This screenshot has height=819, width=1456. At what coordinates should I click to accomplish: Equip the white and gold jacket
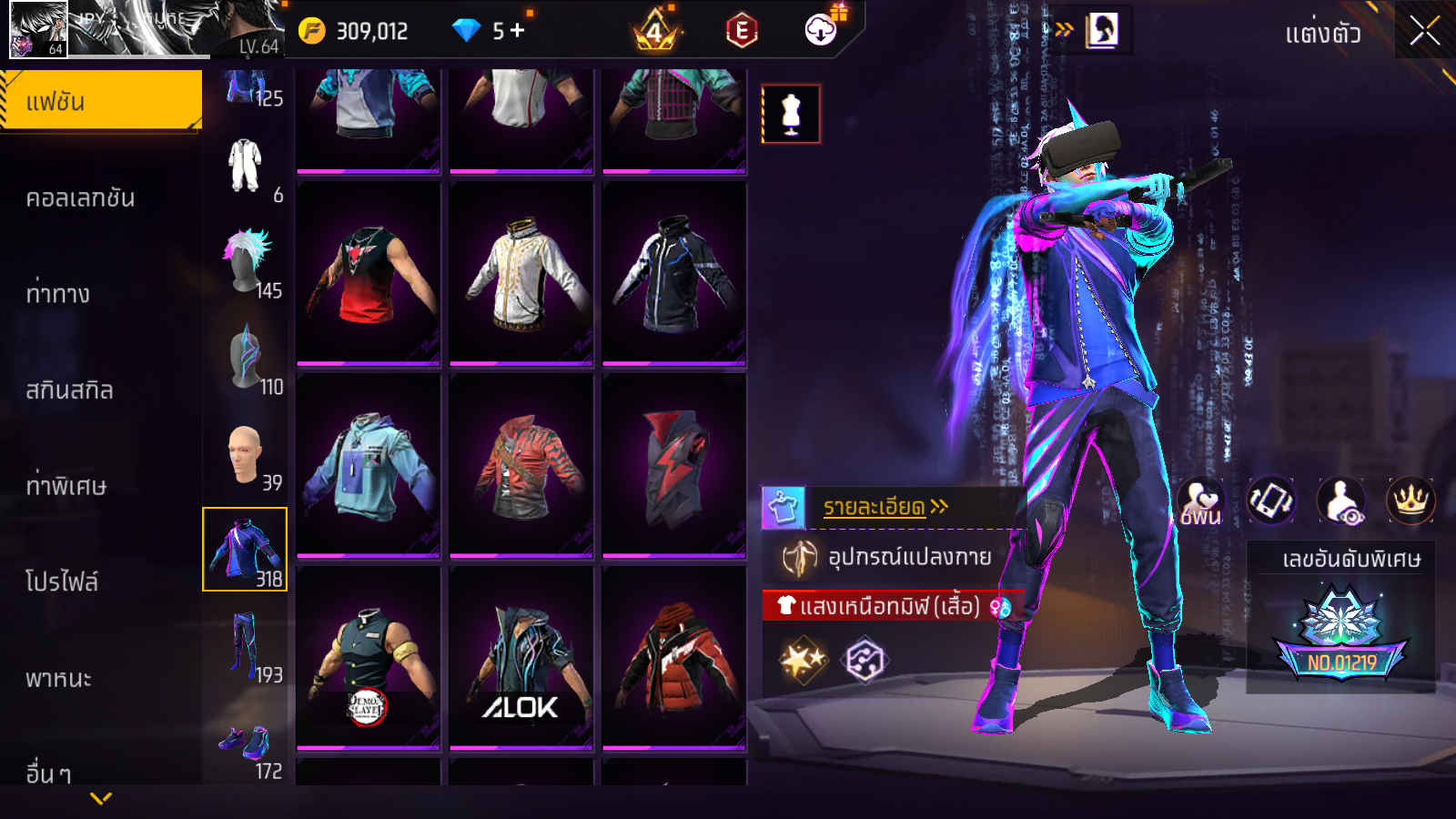tap(521, 274)
